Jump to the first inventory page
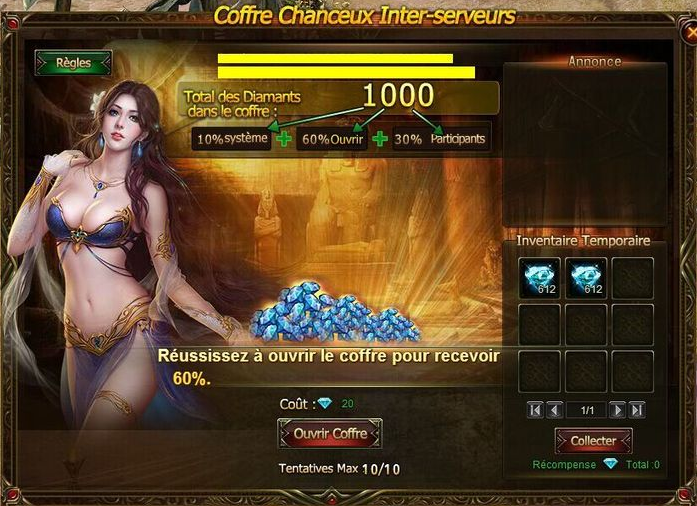Screen dimensions: 697x506 pyautogui.click(x=534, y=410)
